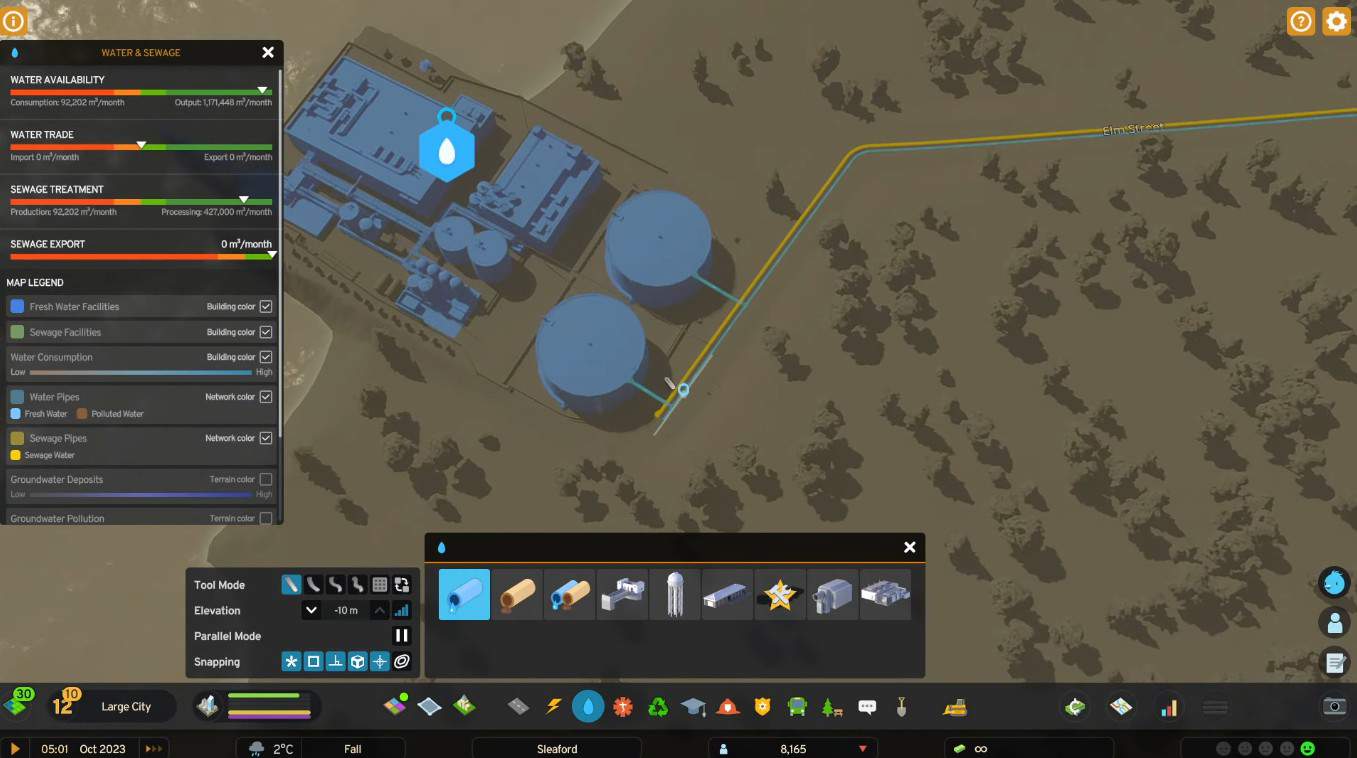Select the blue water pipe tool
The image size is (1357, 758).
point(464,594)
